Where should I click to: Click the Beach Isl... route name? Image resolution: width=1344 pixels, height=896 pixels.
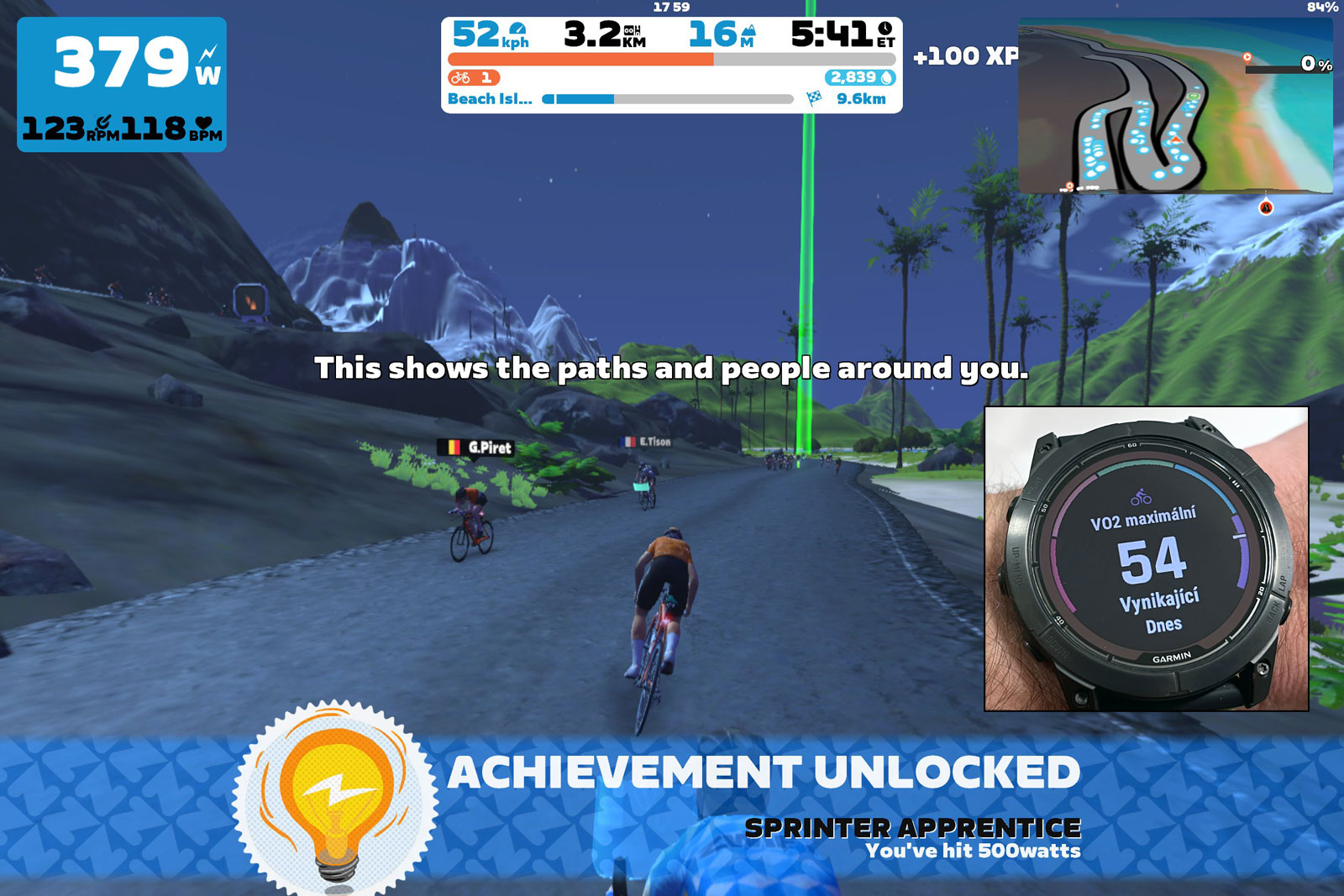pyautogui.click(x=490, y=99)
